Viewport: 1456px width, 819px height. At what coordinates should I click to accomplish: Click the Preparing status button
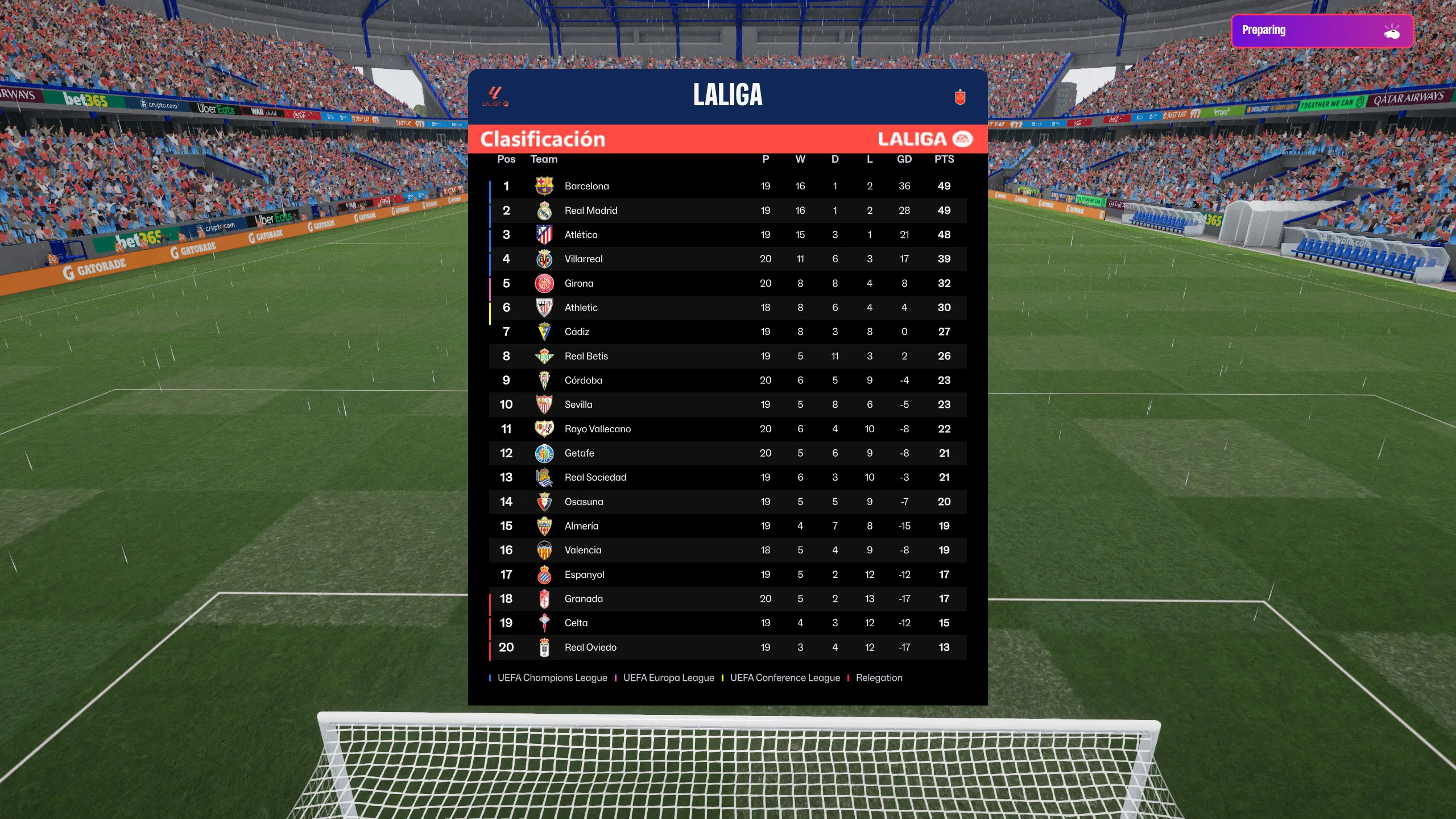(1322, 31)
